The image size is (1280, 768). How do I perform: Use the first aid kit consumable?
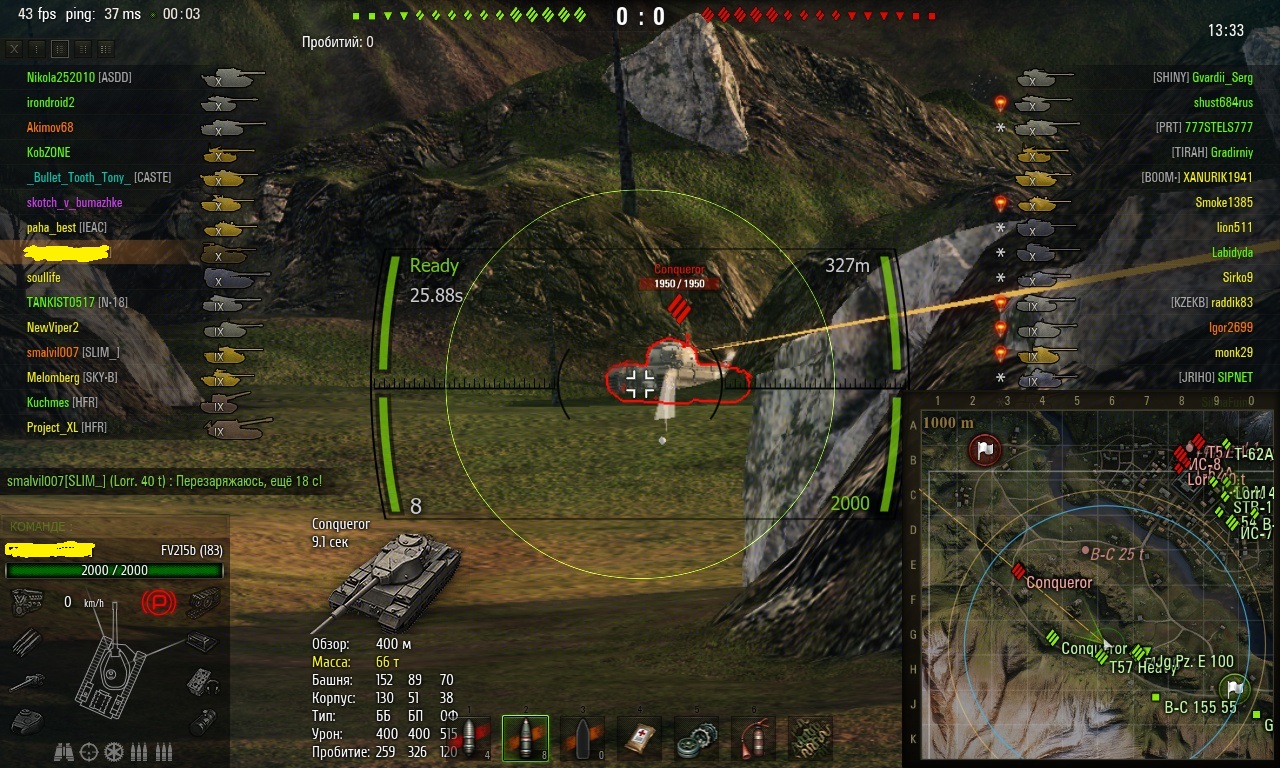point(638,739)
